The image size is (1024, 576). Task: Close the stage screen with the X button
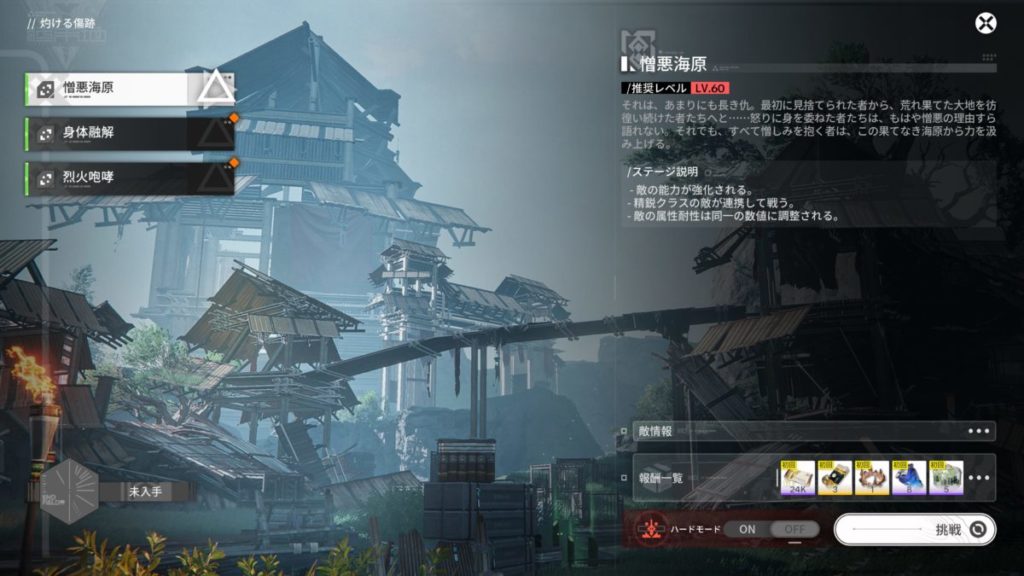coord(985,24)
